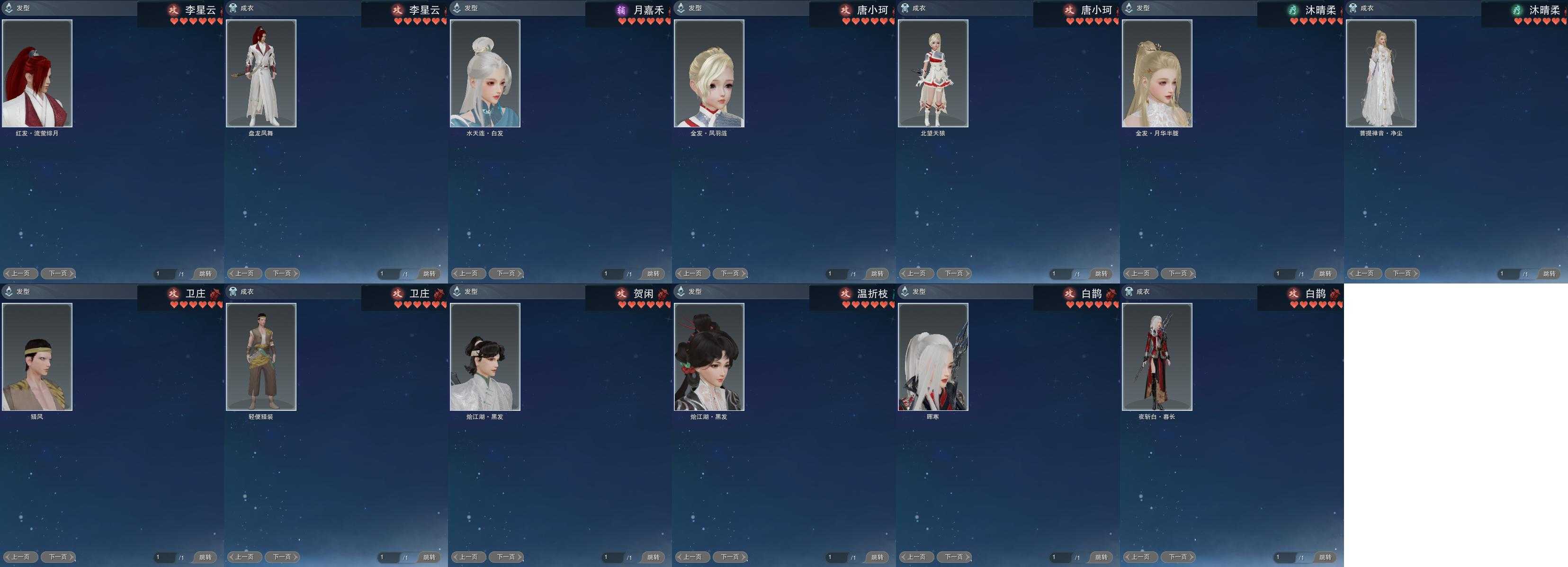Click 上一页 in the 菩提禅音·净尘 outfit panel
Image resolution: width=1568 pixels, height=567 pixels.
click(x=1364, y=274)
